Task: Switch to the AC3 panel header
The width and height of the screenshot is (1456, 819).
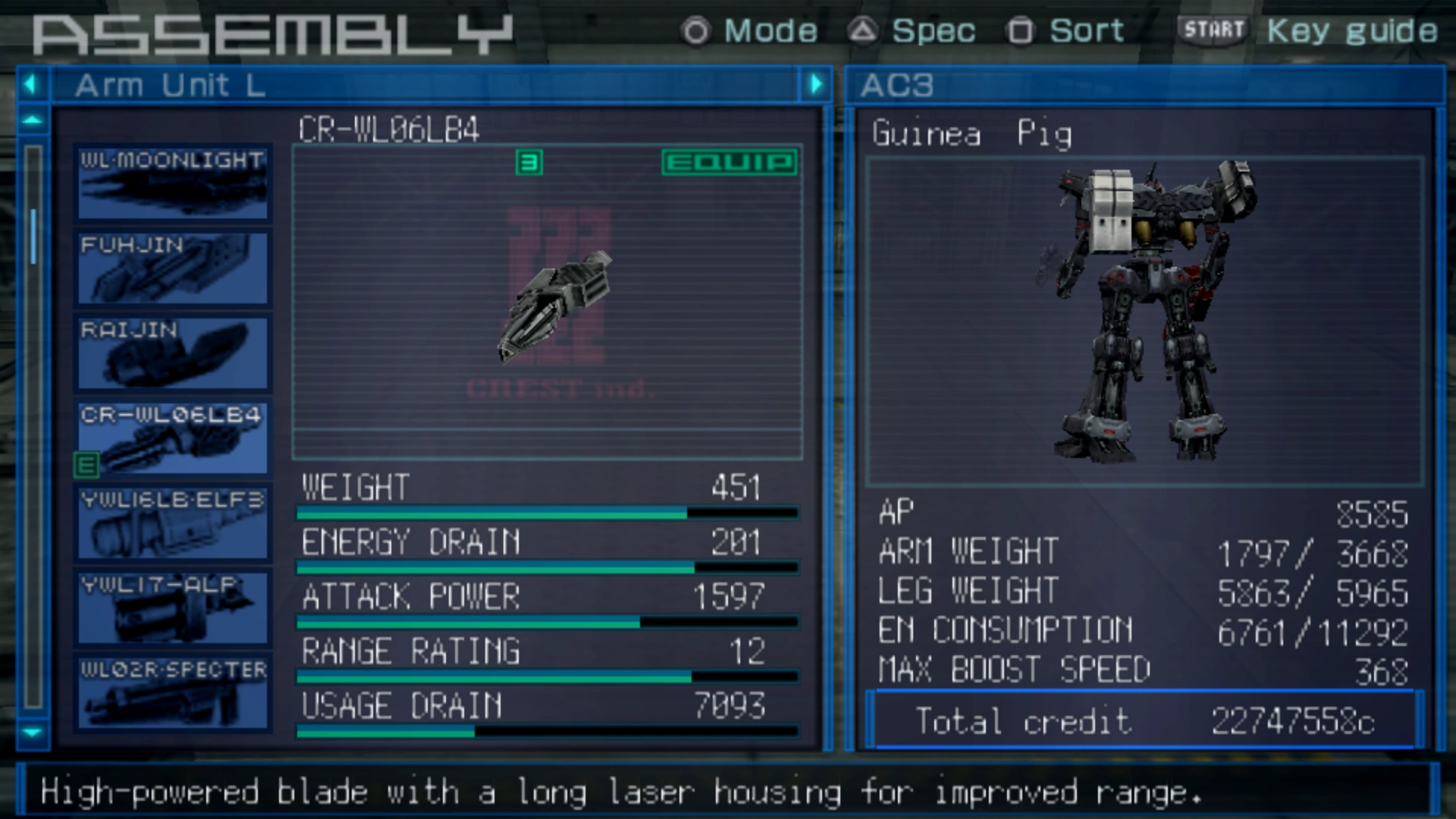Action: pyautogui.click(x=899, y=86)
